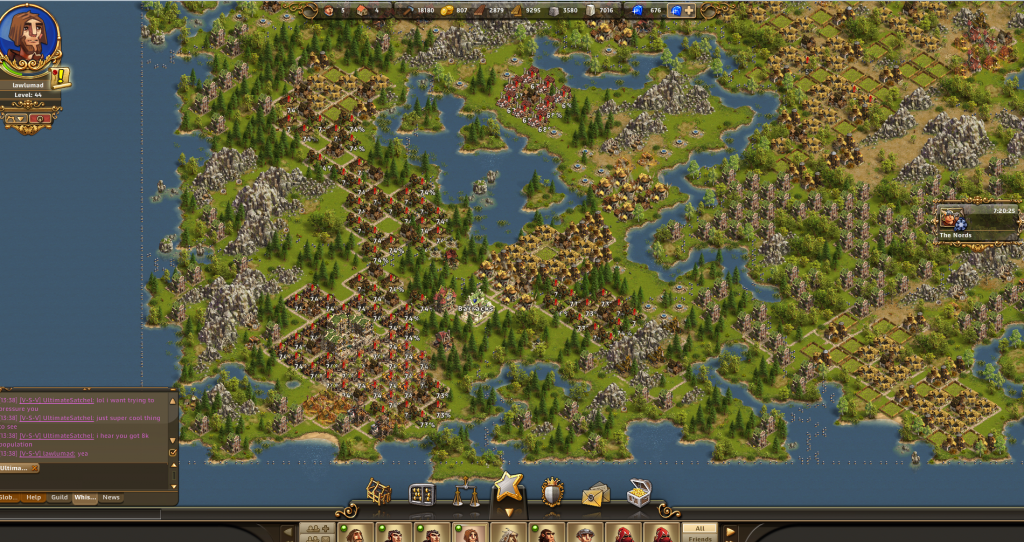Open the mail envelopes icon
Viewport: 1024px width, 542px height.
[596, 494]
